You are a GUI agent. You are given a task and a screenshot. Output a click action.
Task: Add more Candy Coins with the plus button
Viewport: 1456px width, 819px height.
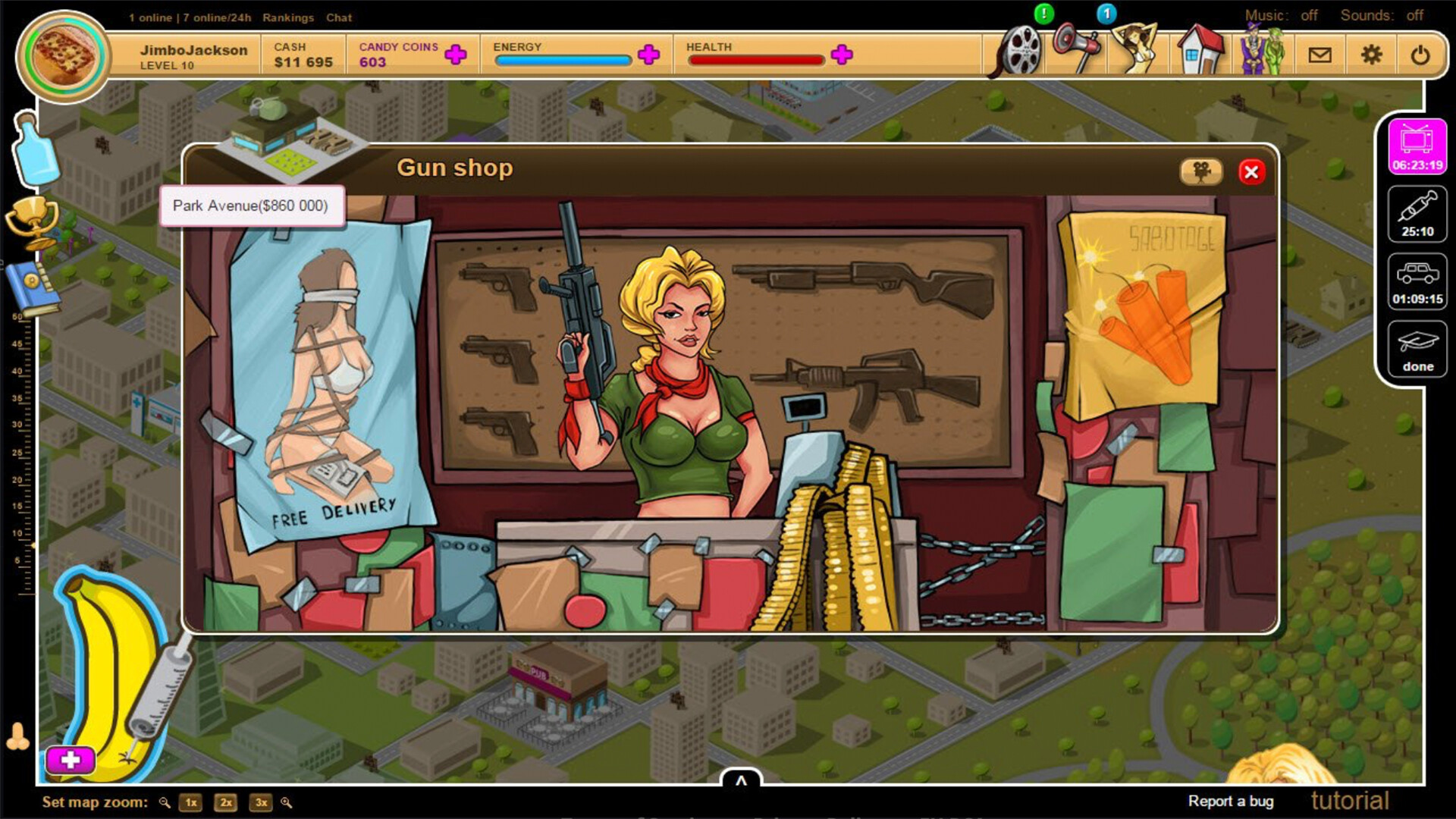(x=456, y=54)
